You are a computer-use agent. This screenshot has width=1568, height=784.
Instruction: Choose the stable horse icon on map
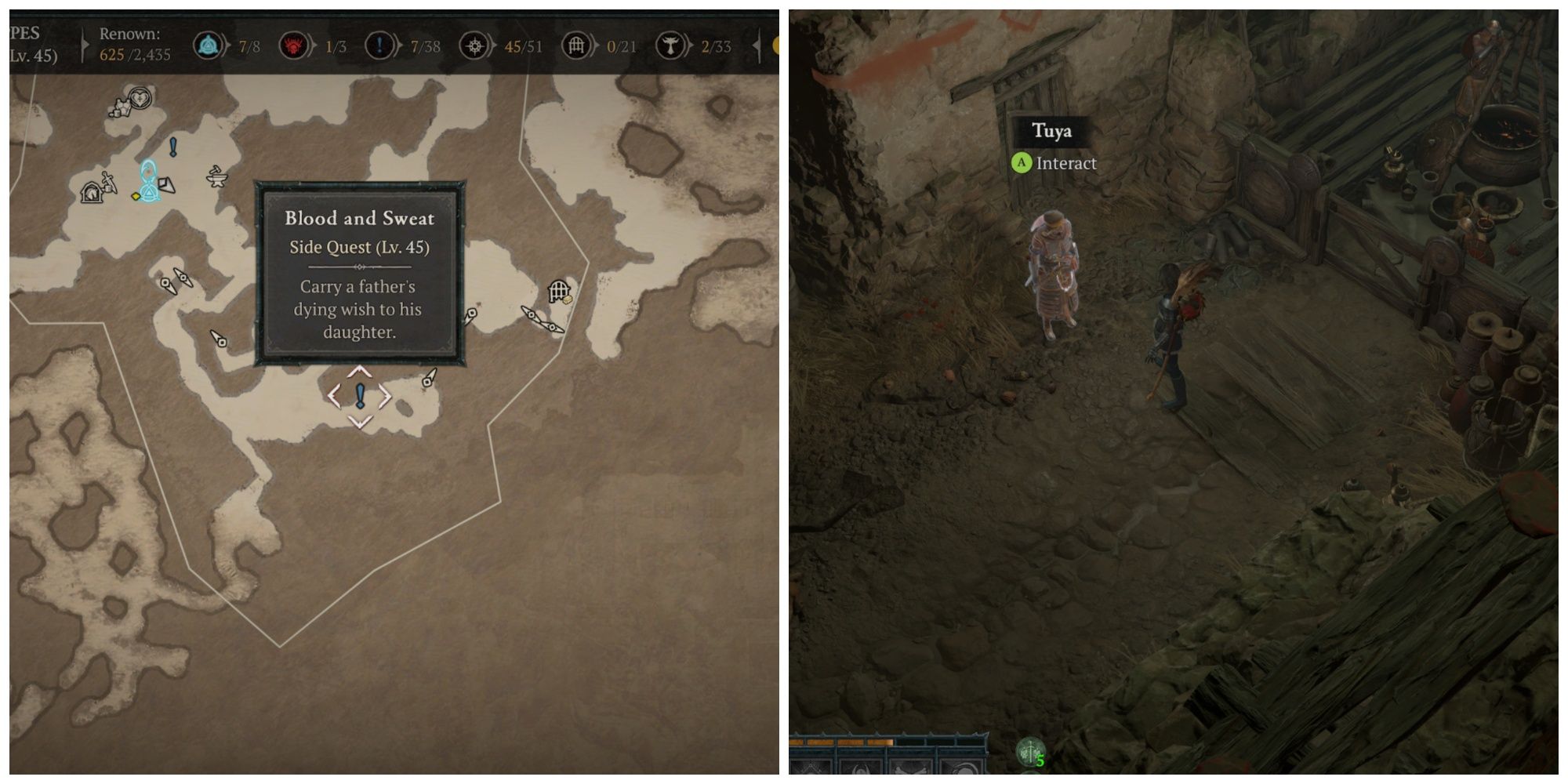click(92, 191)
